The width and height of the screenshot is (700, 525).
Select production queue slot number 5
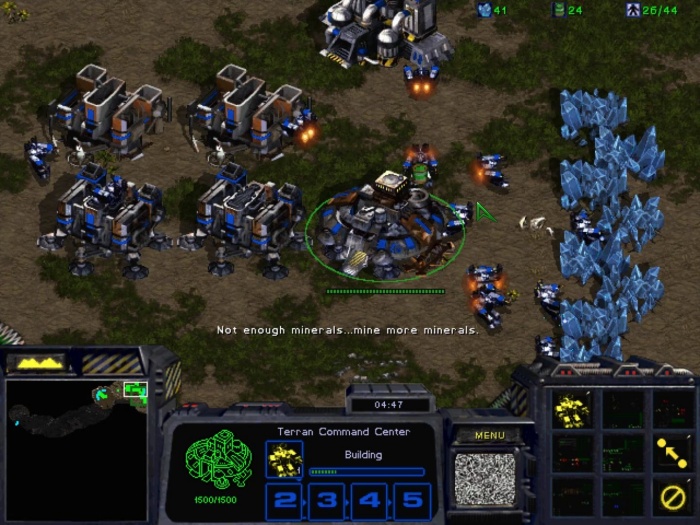[x=410, y=498]
